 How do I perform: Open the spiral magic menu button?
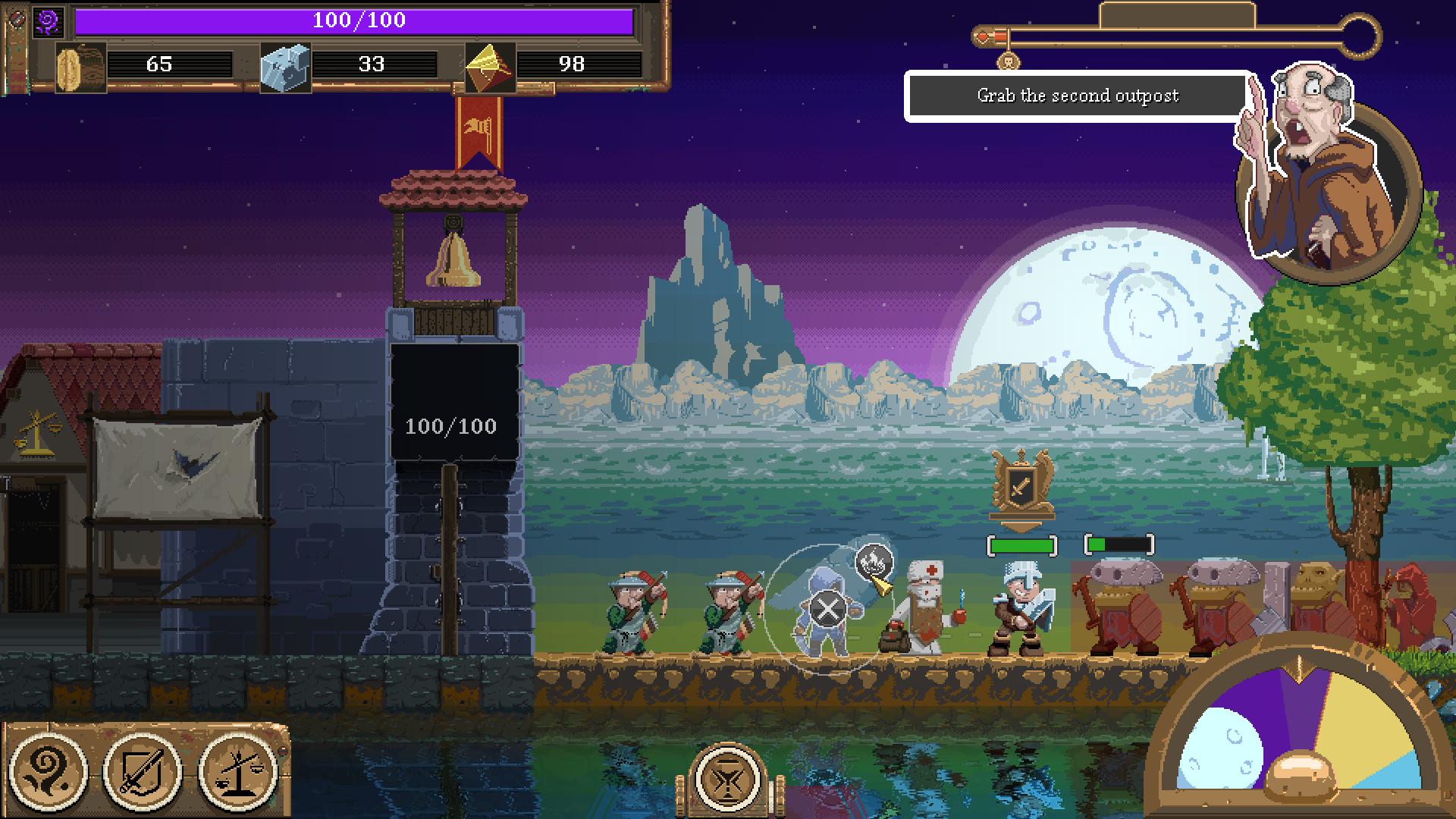pos(49,770)
